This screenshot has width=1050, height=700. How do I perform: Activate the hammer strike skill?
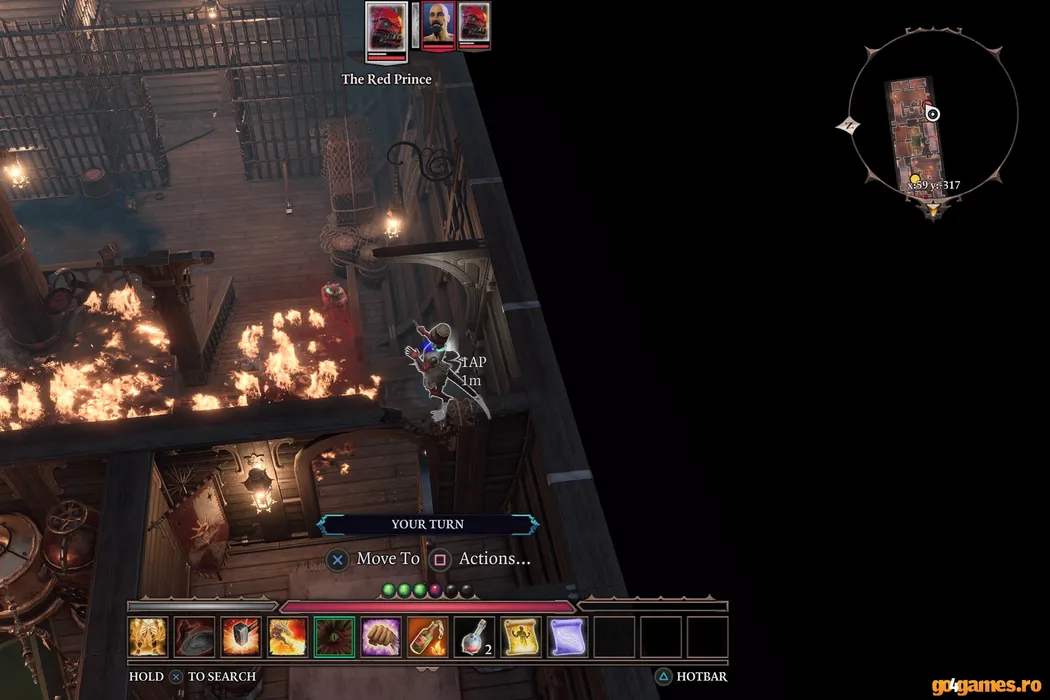(x=241, y=636)
